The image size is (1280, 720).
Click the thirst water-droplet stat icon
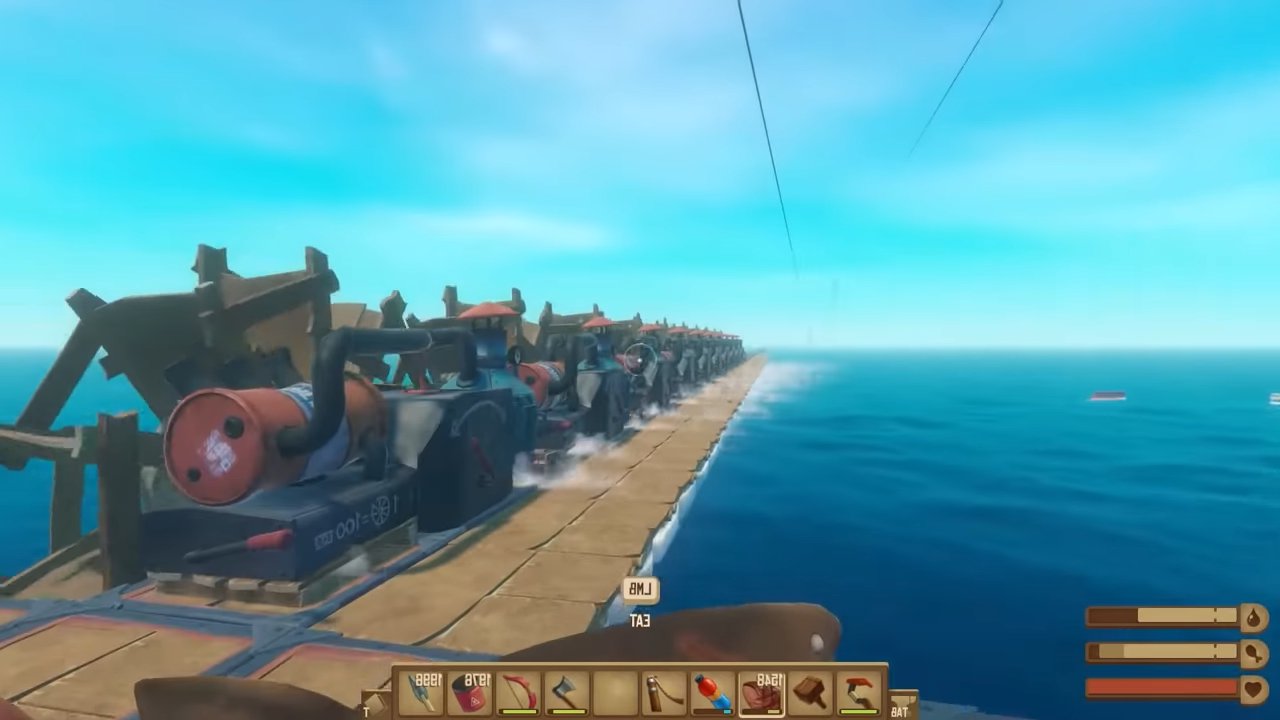tap(1252, 617)
